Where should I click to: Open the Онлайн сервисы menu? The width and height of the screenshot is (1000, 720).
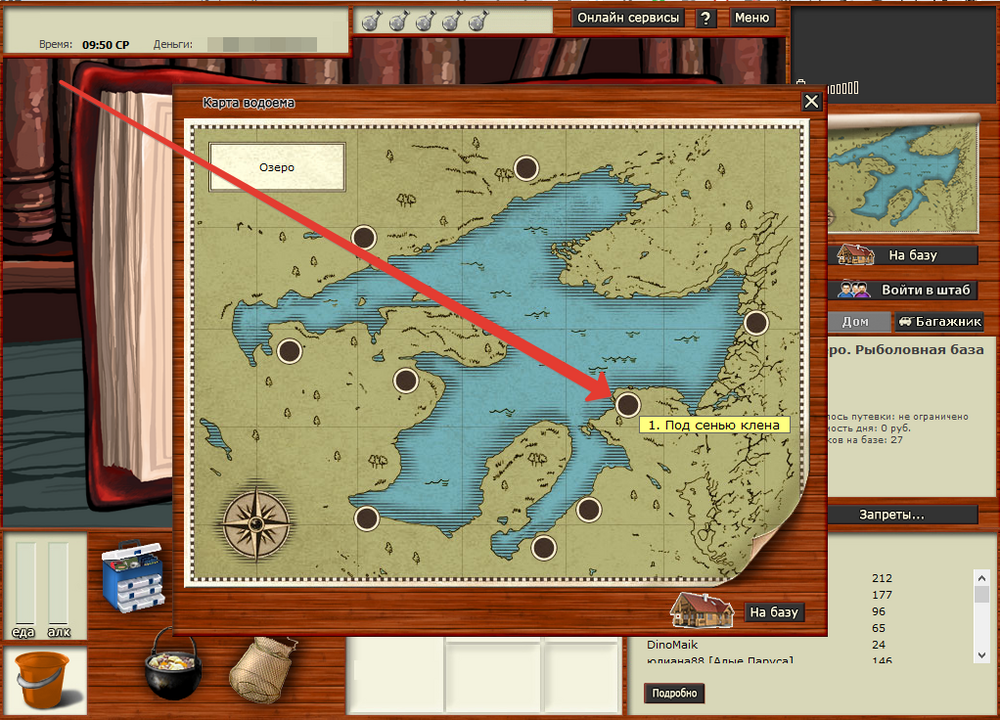629,18
